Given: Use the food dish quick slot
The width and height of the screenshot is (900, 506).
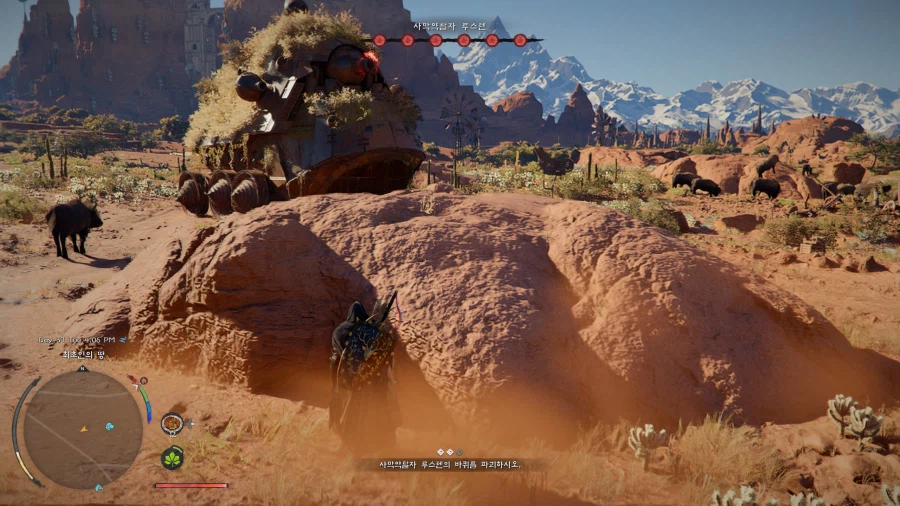Looking at the screenshot, I should tap(172, 423).
